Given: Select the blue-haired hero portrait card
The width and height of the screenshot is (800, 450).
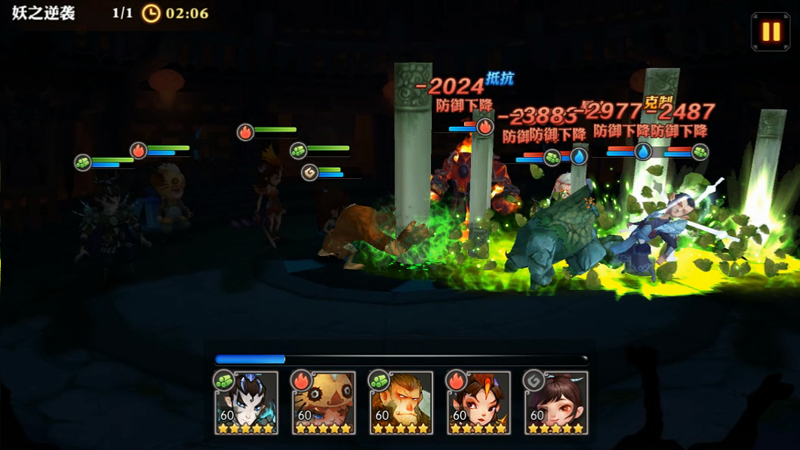Looking at the screenshot, I should [x=246, y=403].
